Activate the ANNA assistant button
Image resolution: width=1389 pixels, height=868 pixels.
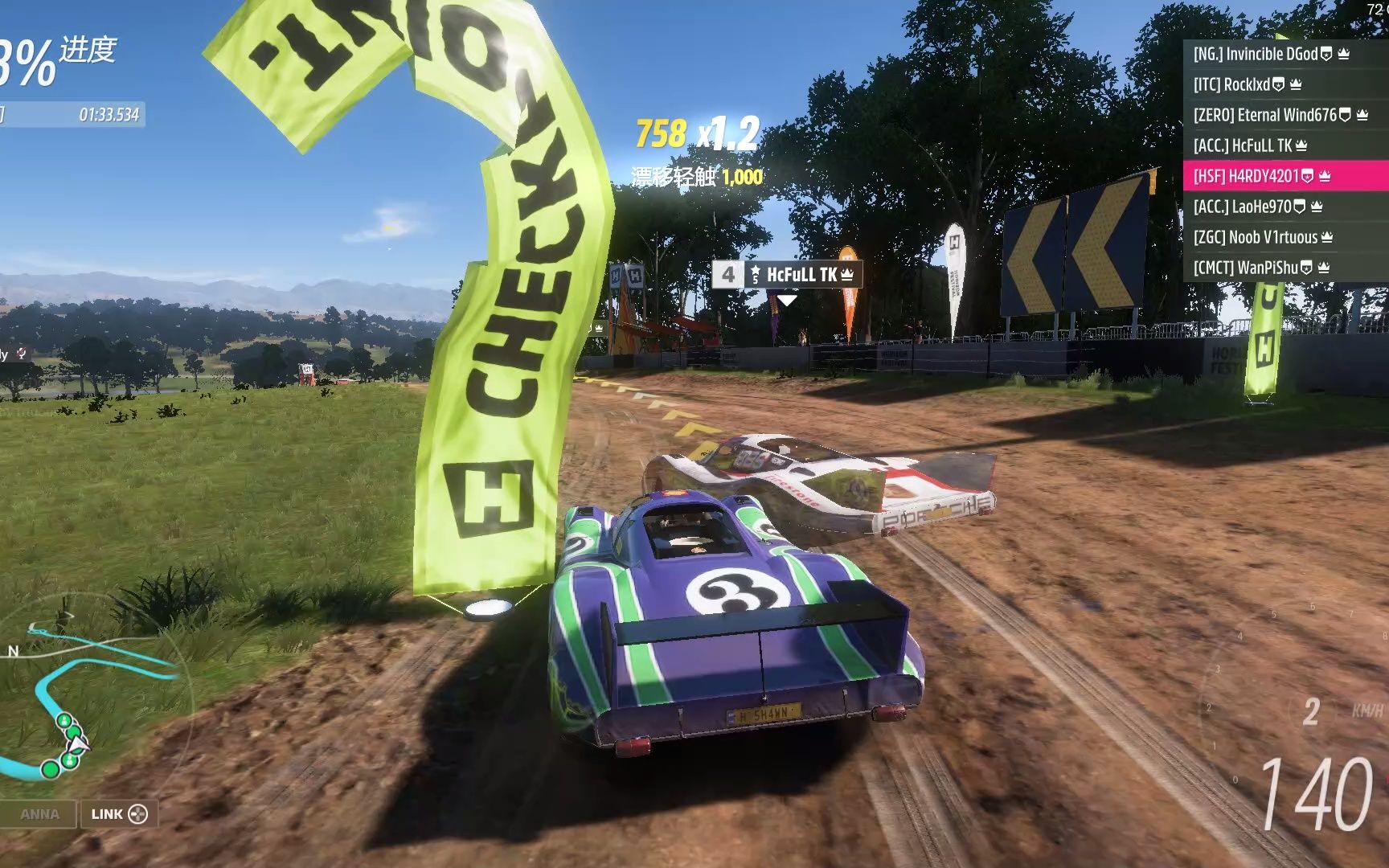click(x=39, y=814)
